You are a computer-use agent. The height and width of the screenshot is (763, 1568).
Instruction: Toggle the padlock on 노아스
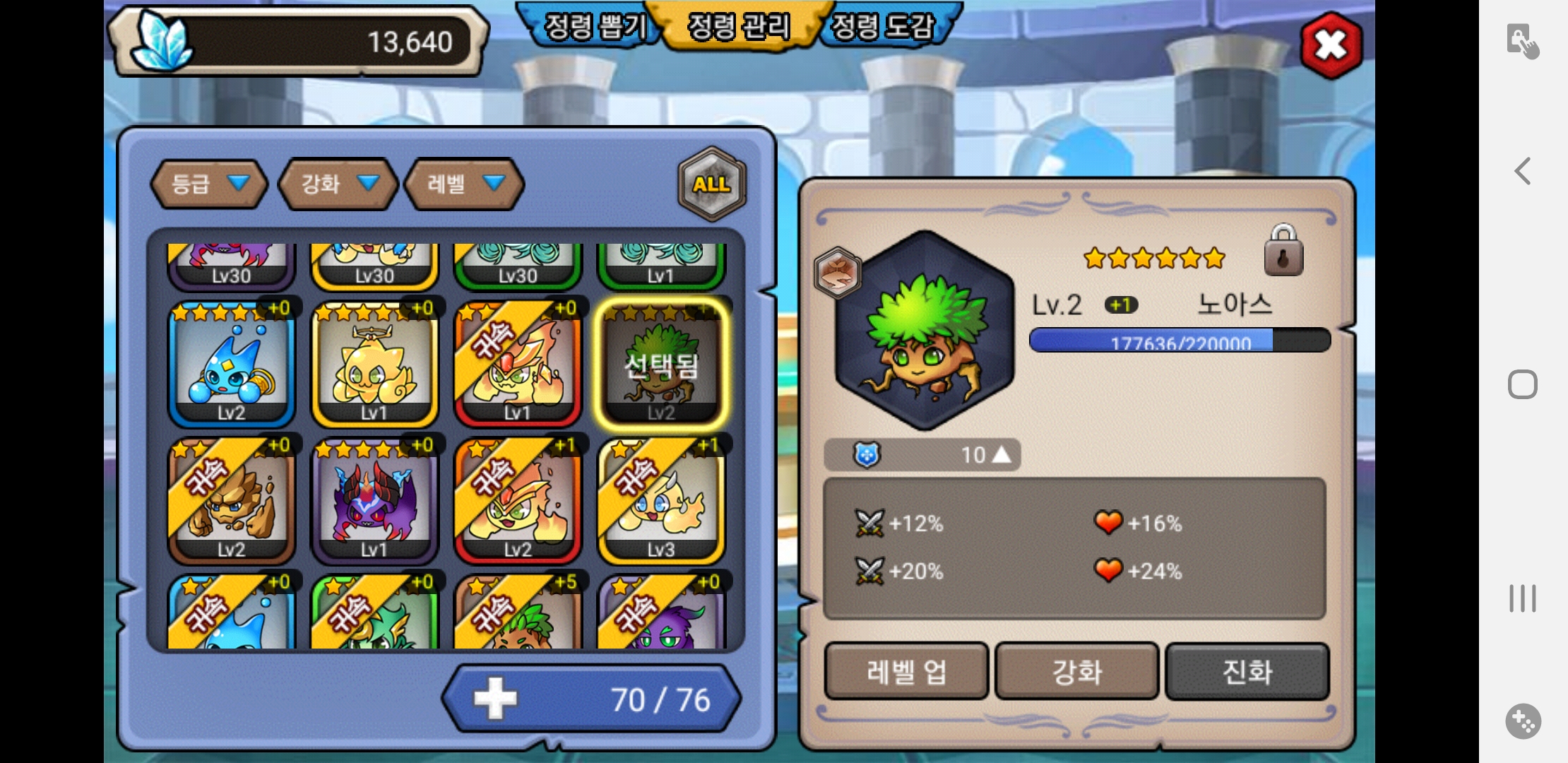1283,251
